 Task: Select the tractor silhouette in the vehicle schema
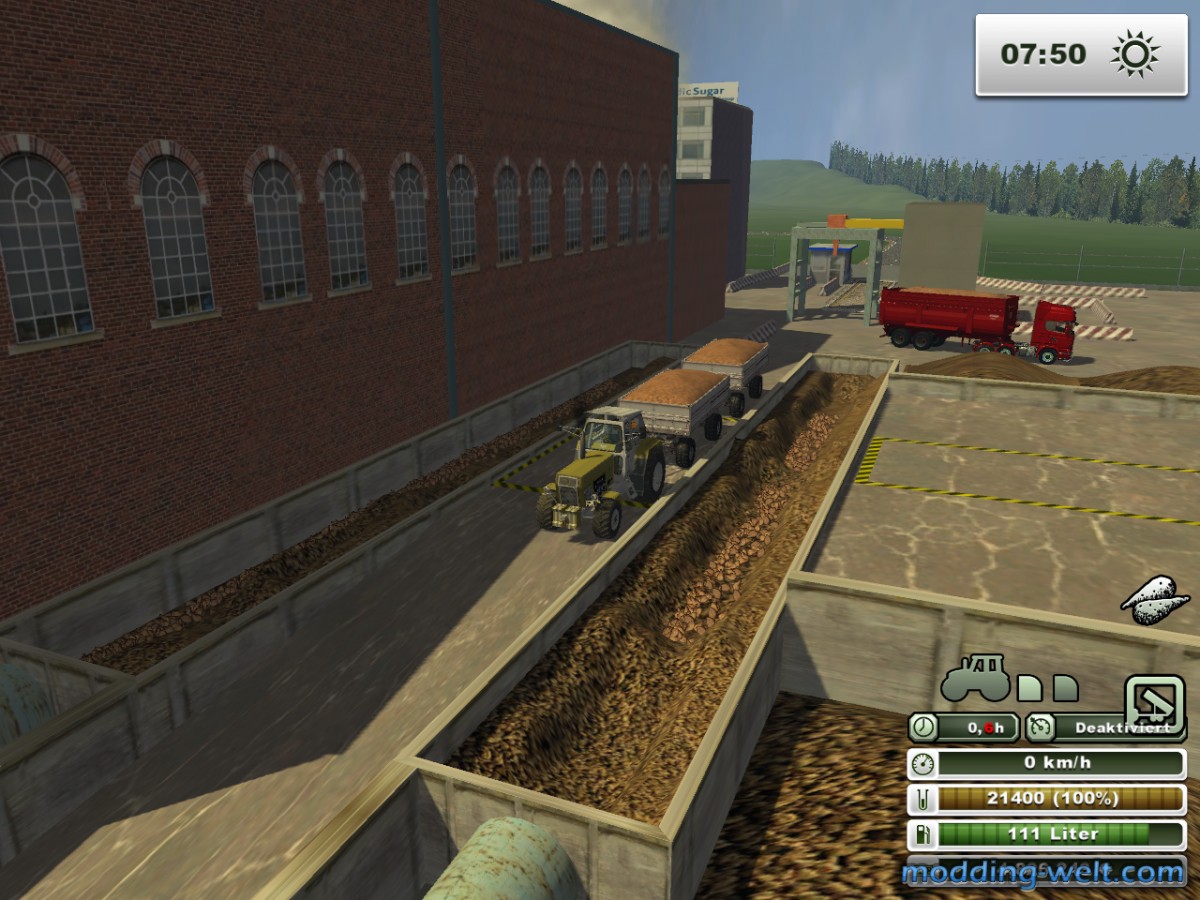click(973, 681)
